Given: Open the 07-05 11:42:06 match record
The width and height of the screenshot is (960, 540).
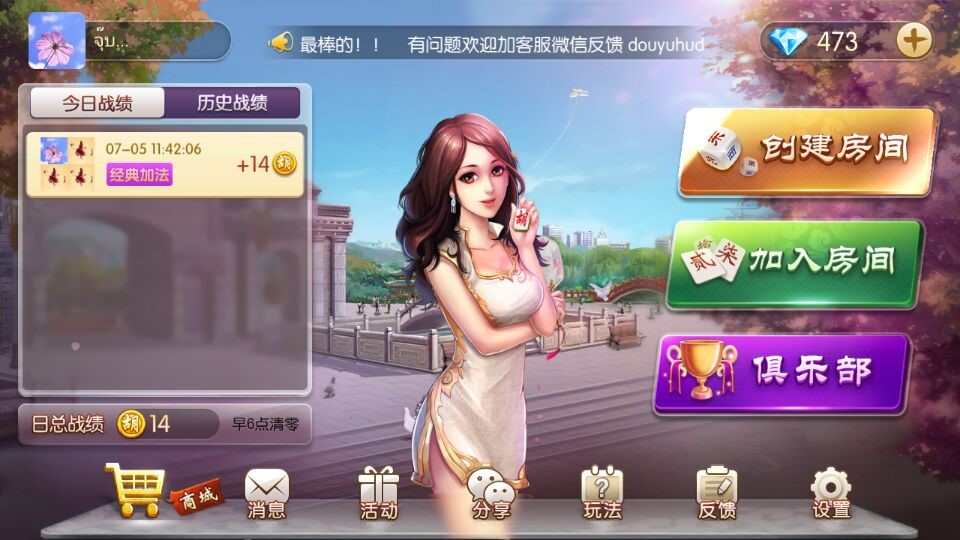Looking at the screenshot, I should click(x=165, y=163).
